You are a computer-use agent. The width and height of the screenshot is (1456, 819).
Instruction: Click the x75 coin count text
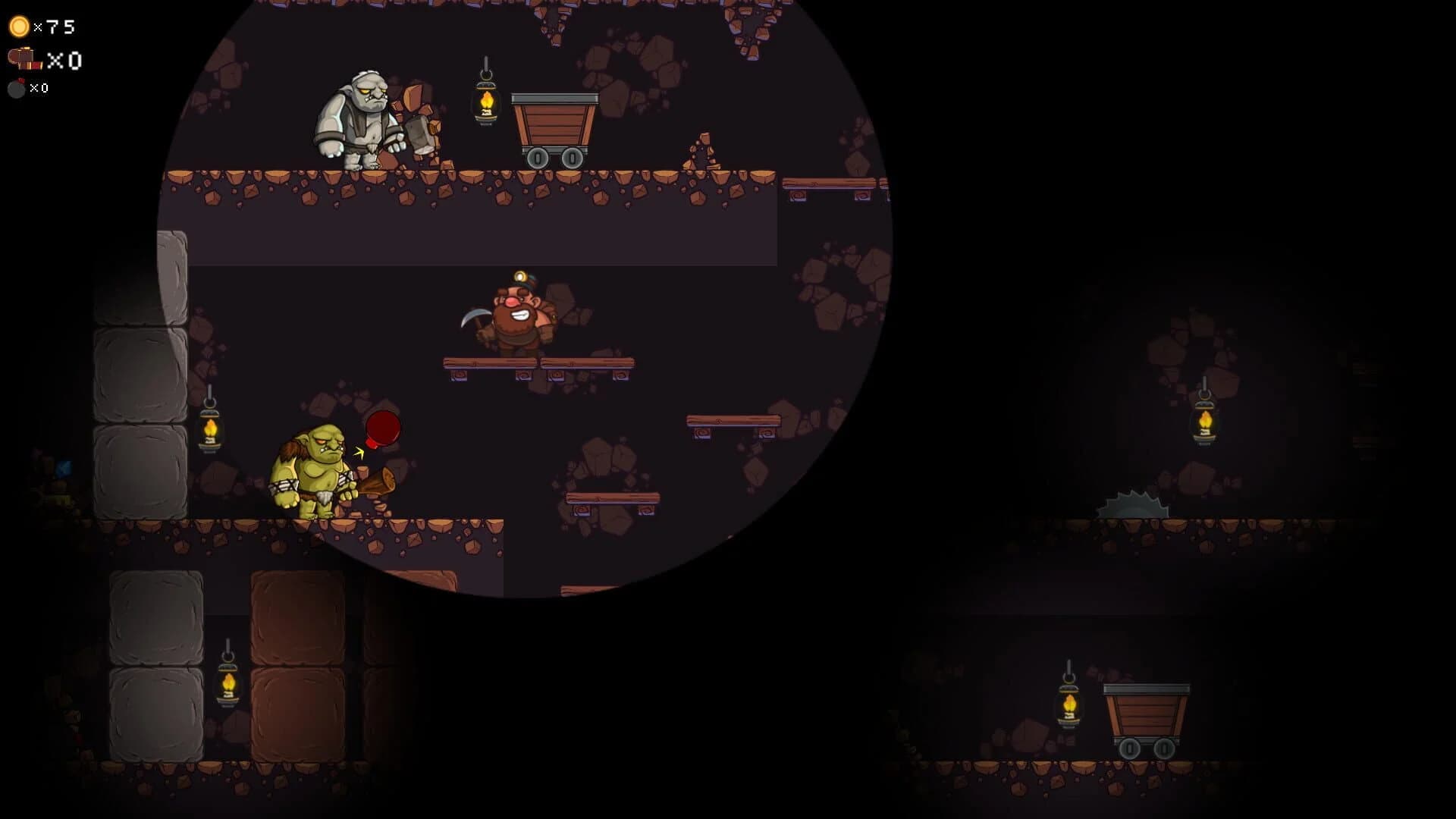(x=53, y=25)
